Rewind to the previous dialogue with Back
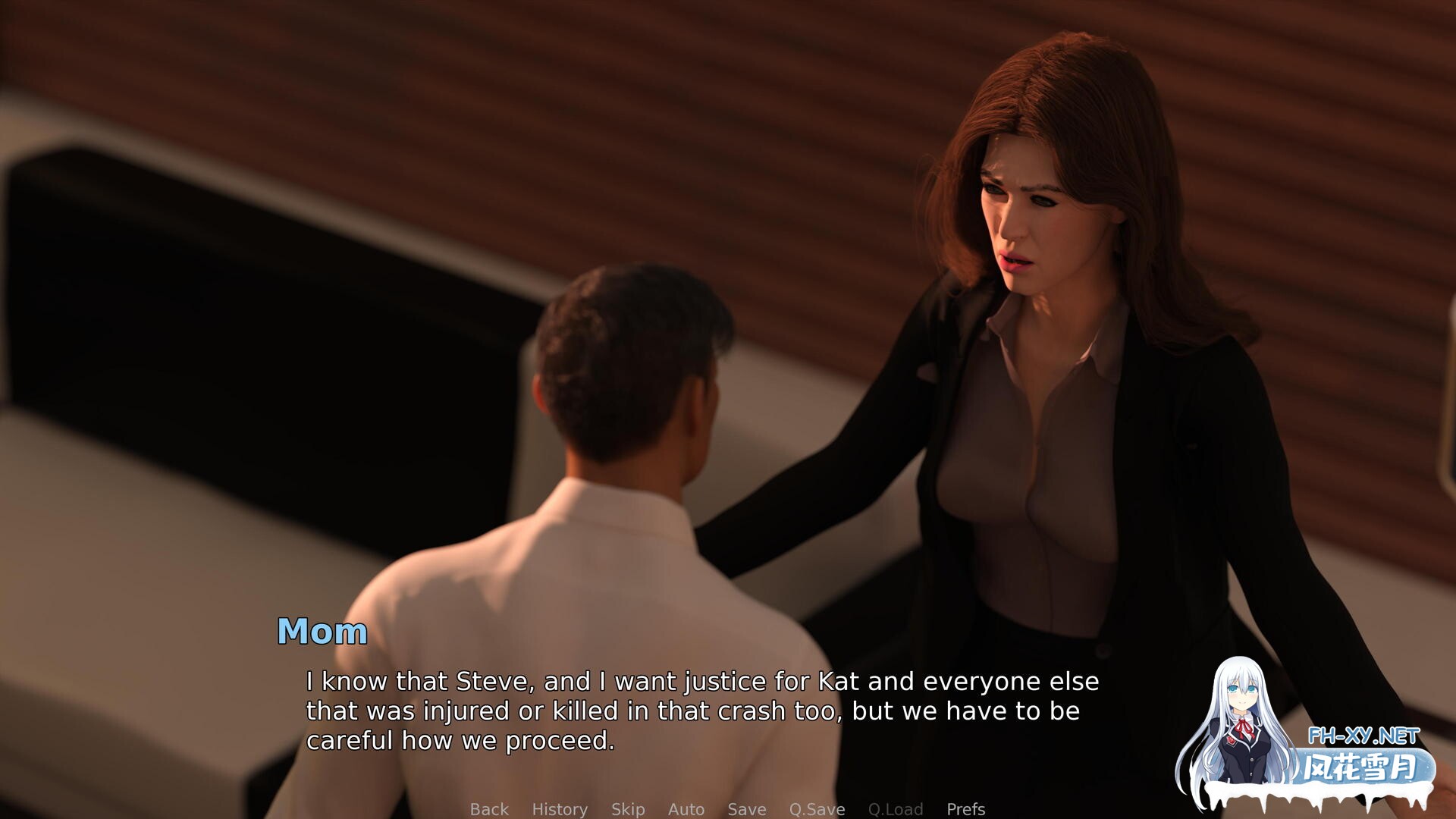The image size is (1456, 819). point(489,809)
